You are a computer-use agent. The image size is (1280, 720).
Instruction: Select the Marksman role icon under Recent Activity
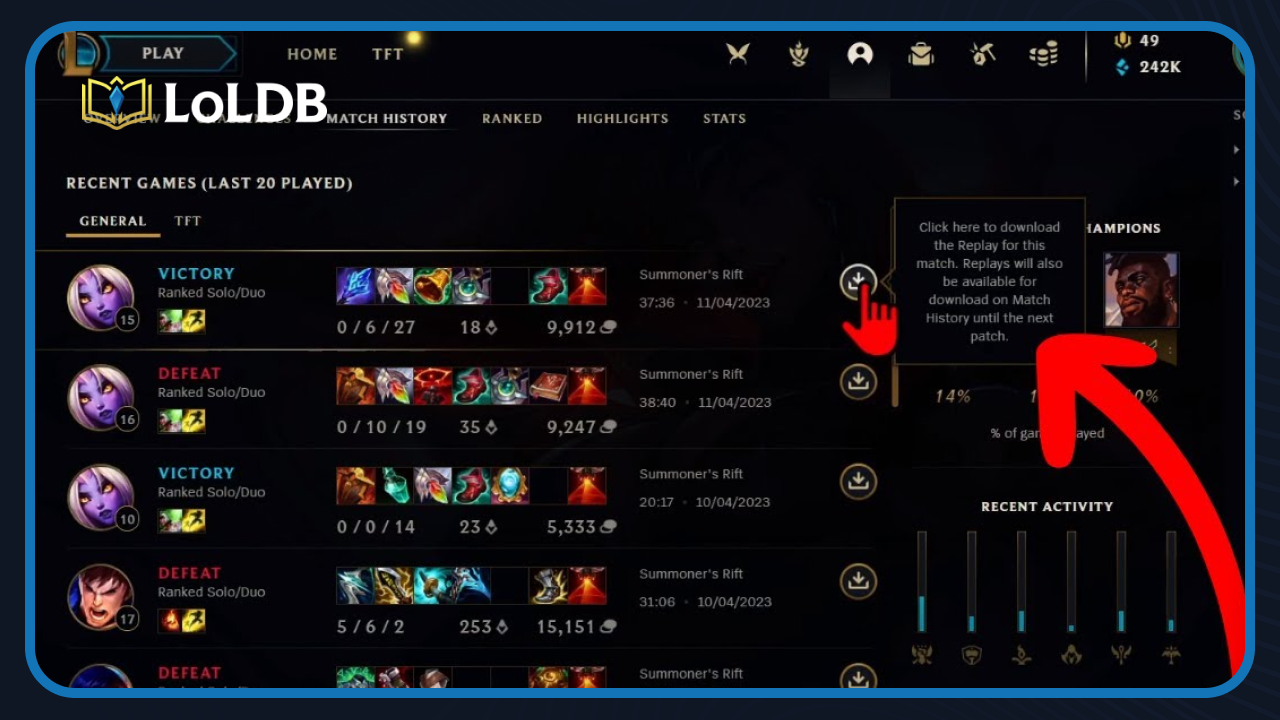coord(1168,657)
